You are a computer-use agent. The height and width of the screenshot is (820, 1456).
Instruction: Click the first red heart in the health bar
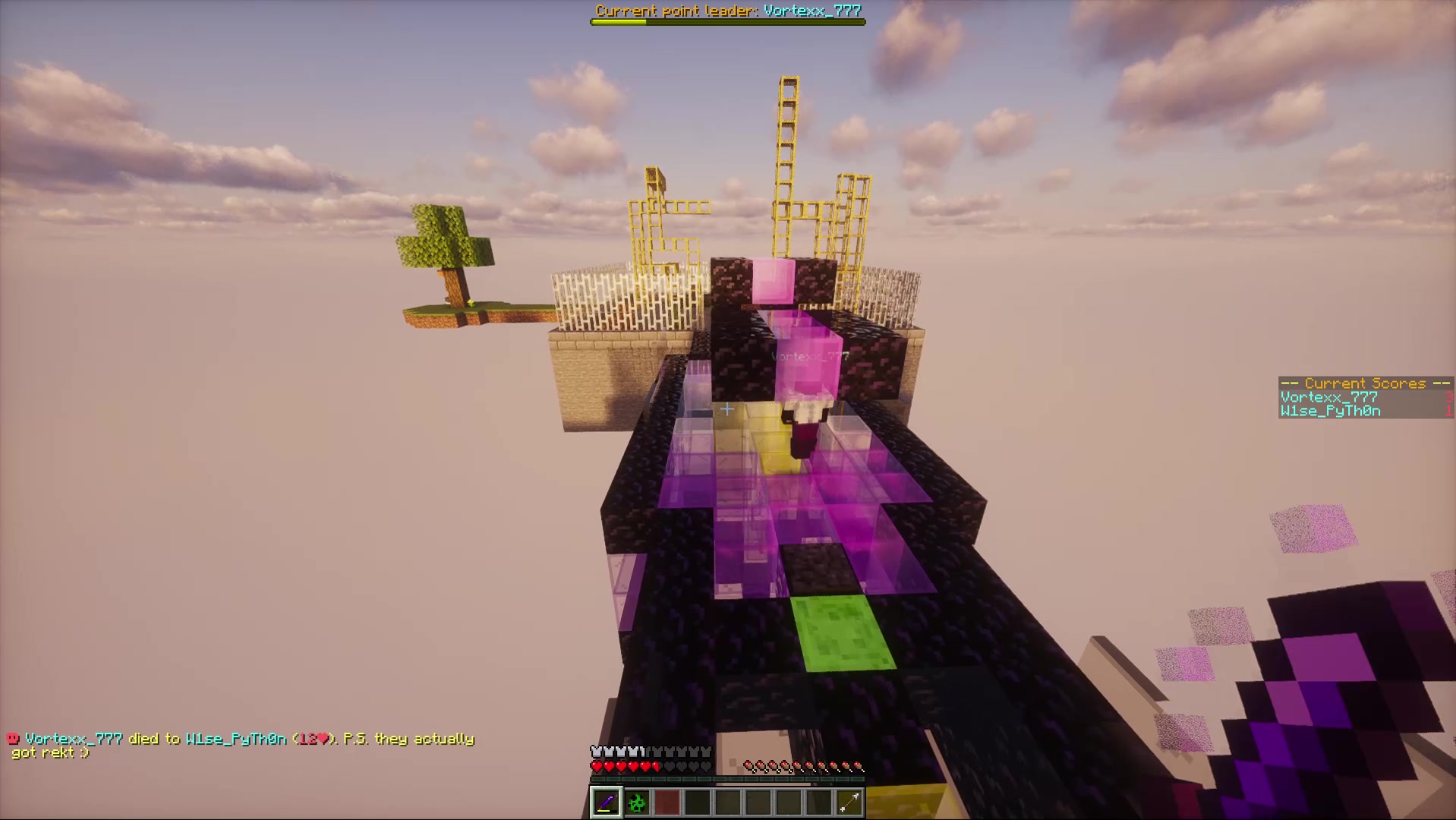coord(597,766)
